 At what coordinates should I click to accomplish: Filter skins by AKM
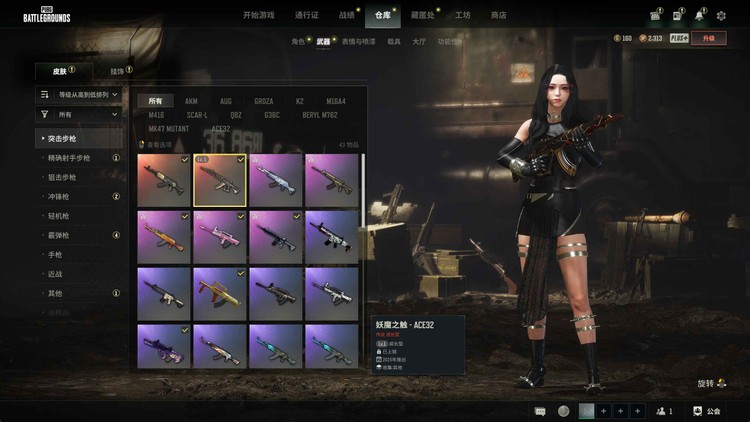coord(191,101)
